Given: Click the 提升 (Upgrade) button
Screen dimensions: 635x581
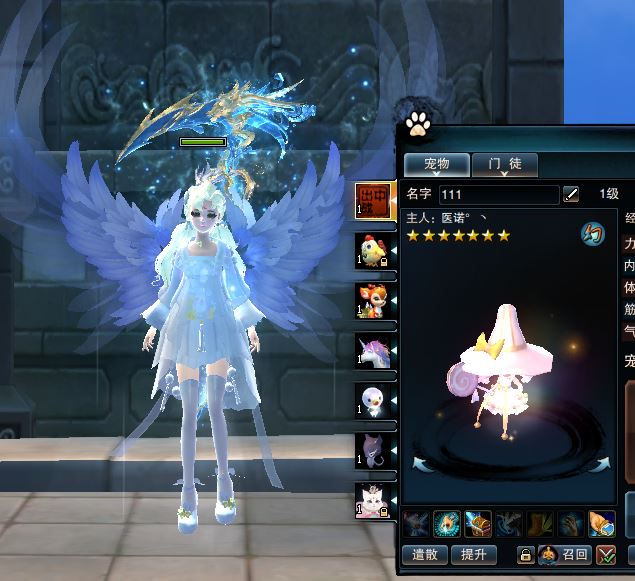Looking at the screenshot, I should coord(474,554).
